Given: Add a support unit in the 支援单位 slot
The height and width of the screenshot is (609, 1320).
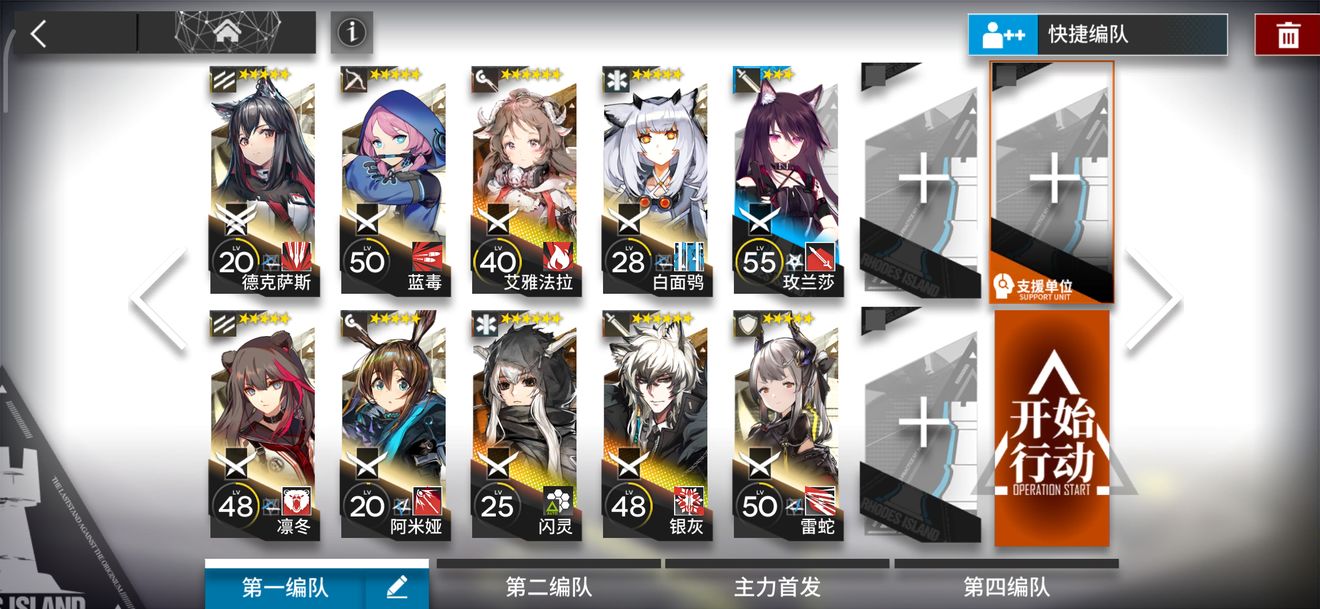Looking at the screenshot, I should click(1052, 182).
